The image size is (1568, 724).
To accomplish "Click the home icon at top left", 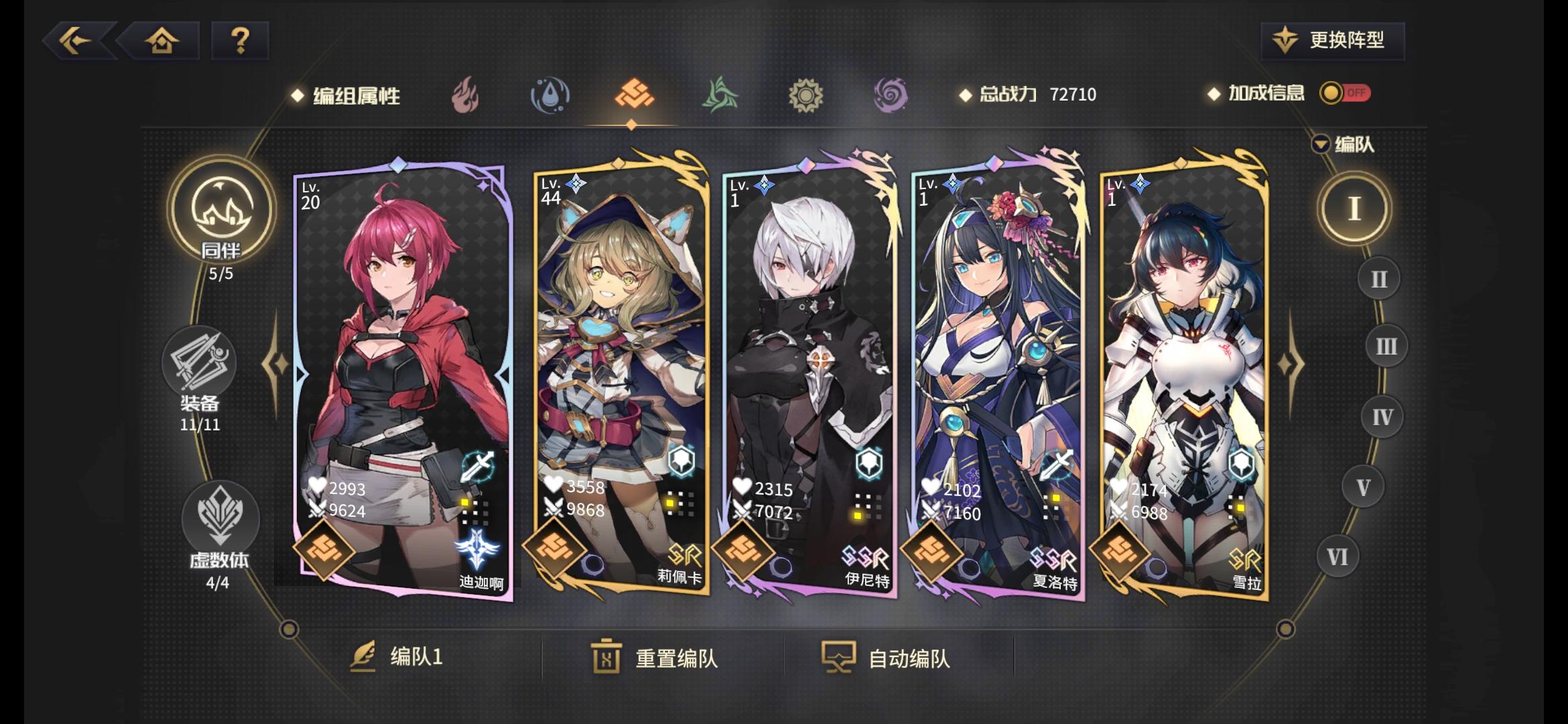I will click(x=161, y=42).
